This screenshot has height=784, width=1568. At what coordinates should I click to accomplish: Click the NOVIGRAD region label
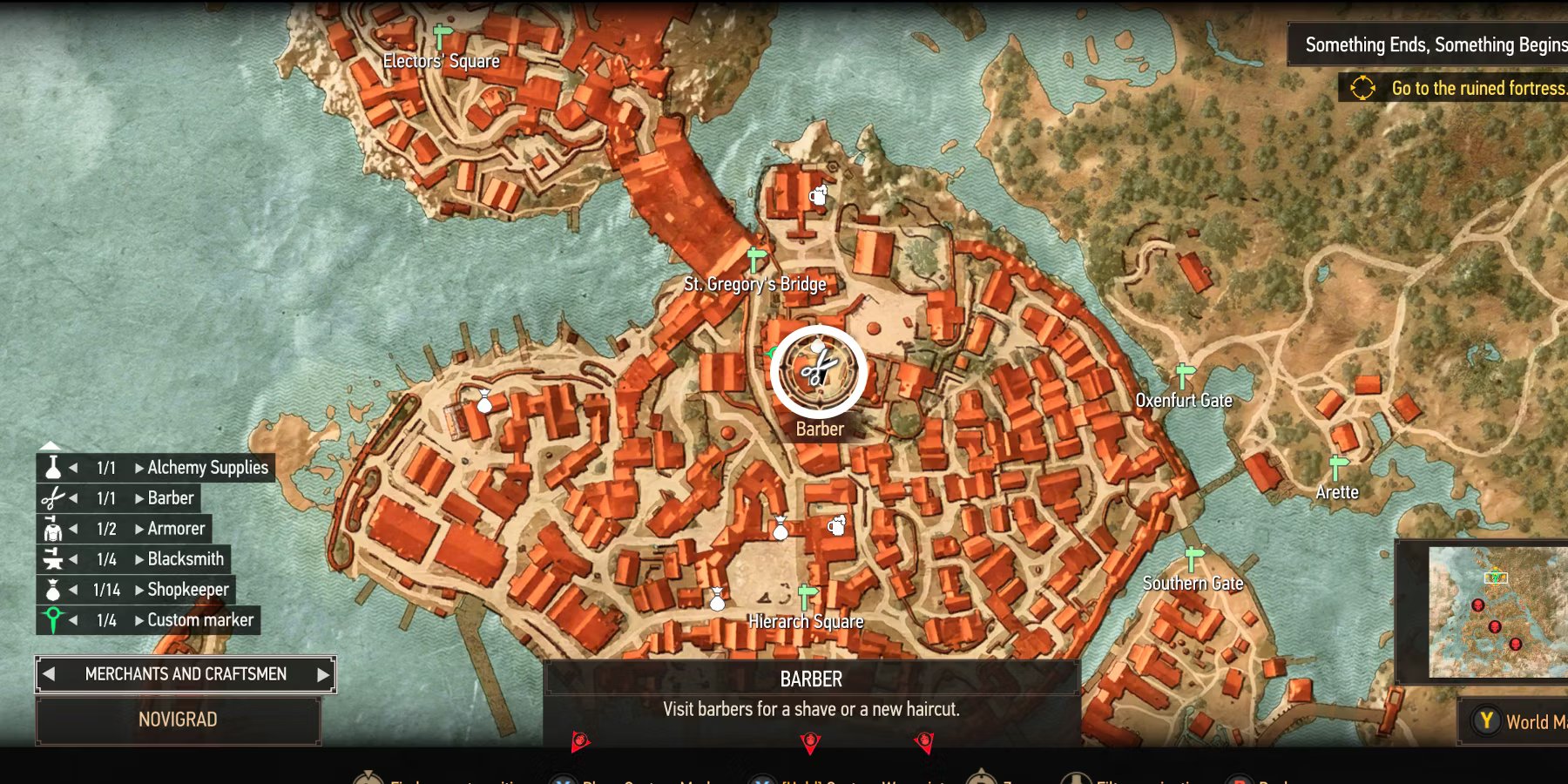[x=179, y=720]
